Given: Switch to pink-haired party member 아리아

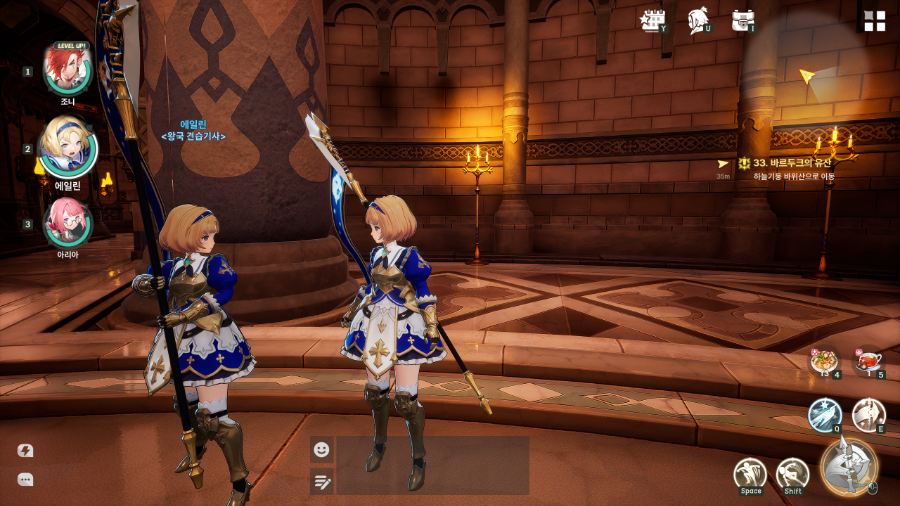Looking at the screenshot, I should coord(68,223).
